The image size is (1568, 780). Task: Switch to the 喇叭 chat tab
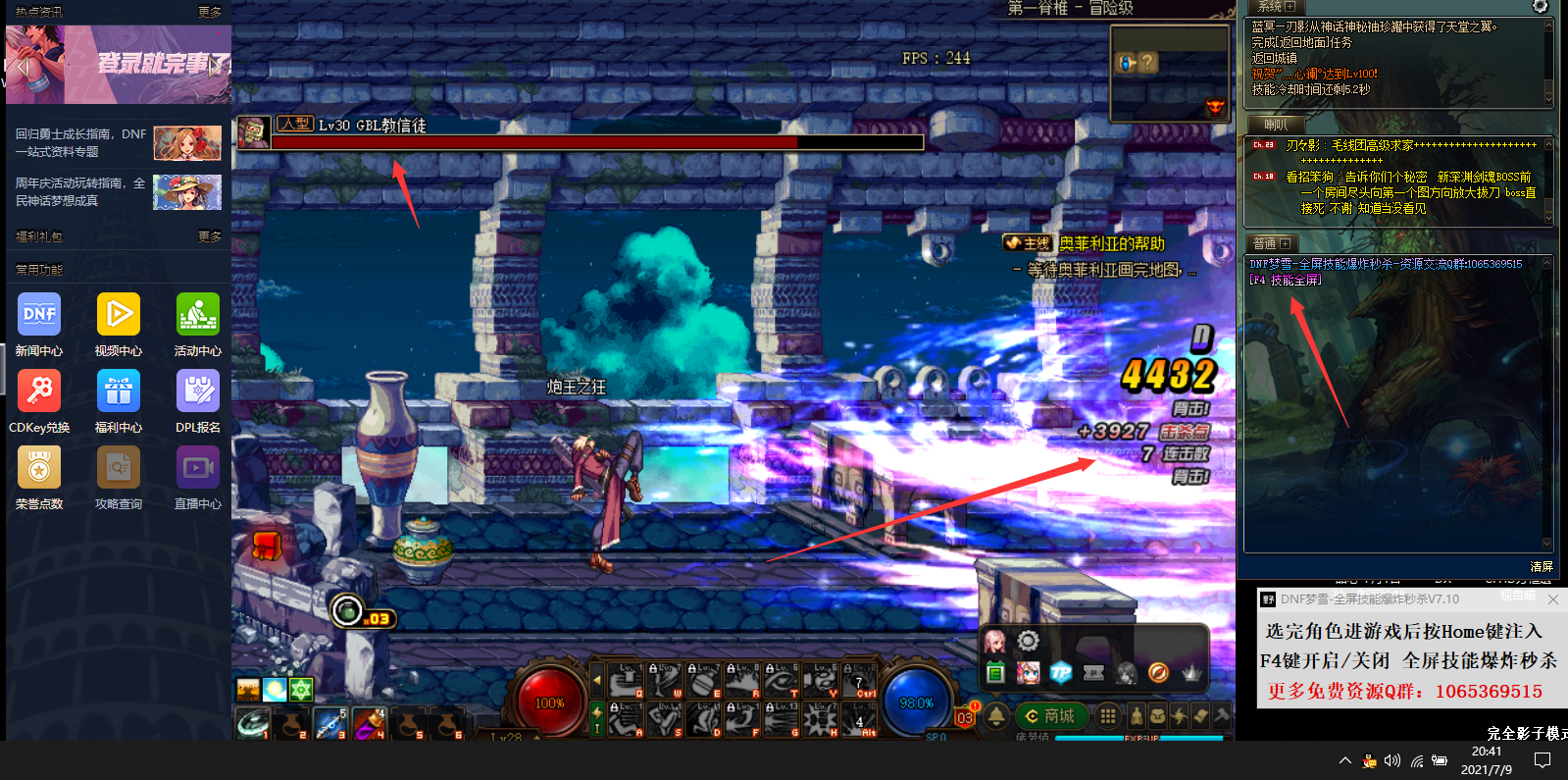(x=1276, y=125)
